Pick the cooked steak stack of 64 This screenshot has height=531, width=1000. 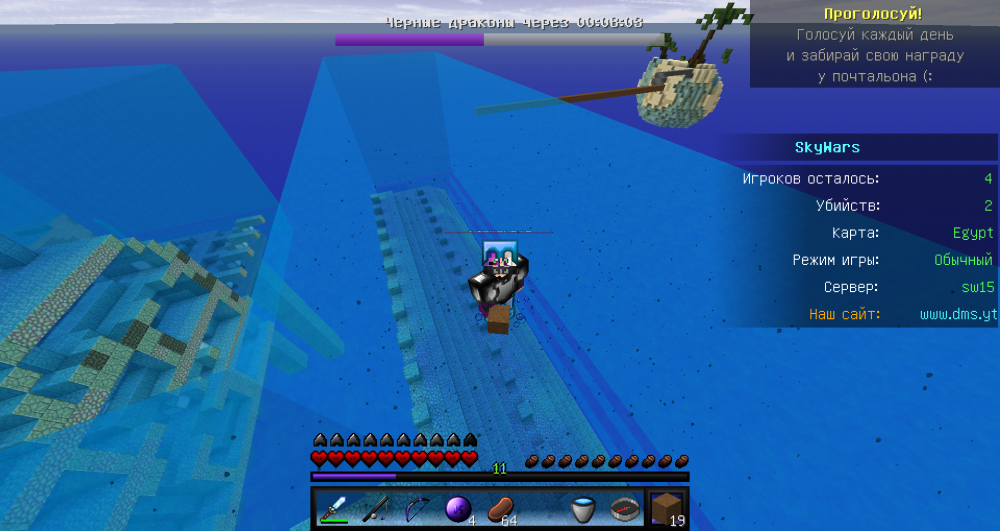[x=500, y=509]
